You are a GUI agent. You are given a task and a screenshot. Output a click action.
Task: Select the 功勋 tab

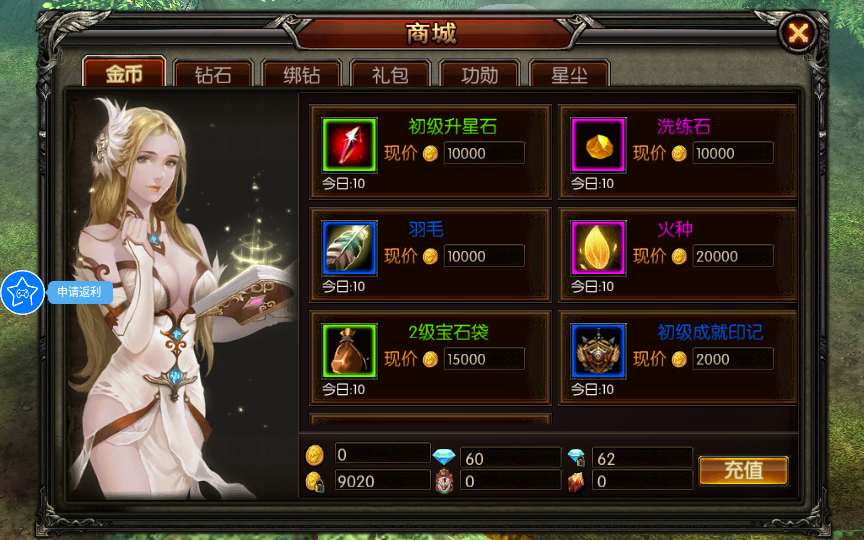(x=477, y=75)
